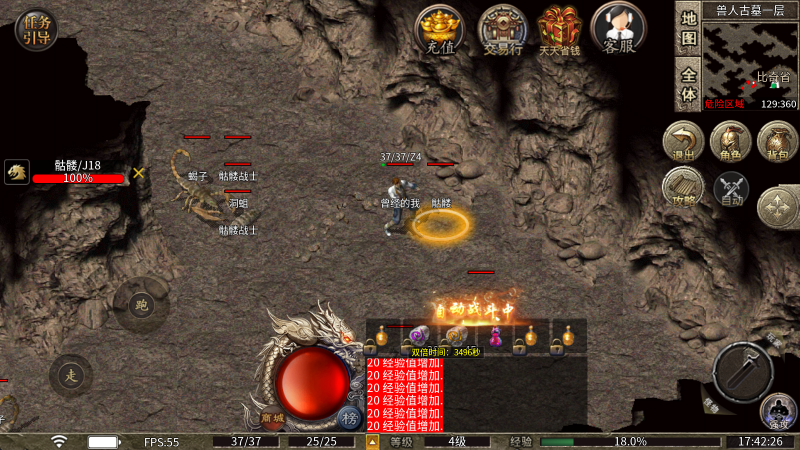The image size is (800, 450).
Task: Toggle the 强攻 forced attack mode
Action: pyautogui.click(x=778, y=411)
